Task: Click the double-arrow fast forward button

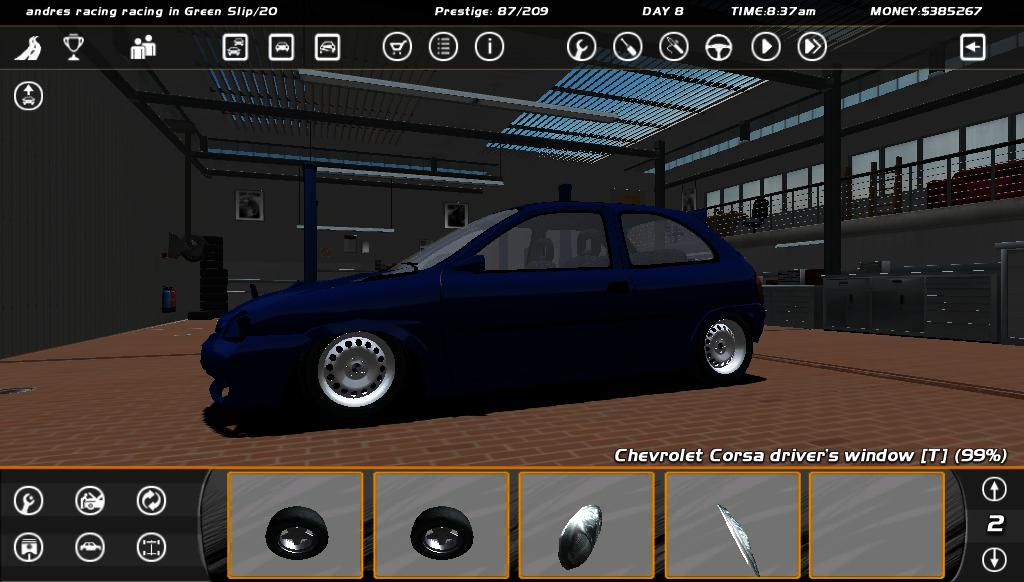Action: click(x=812, y=47)
